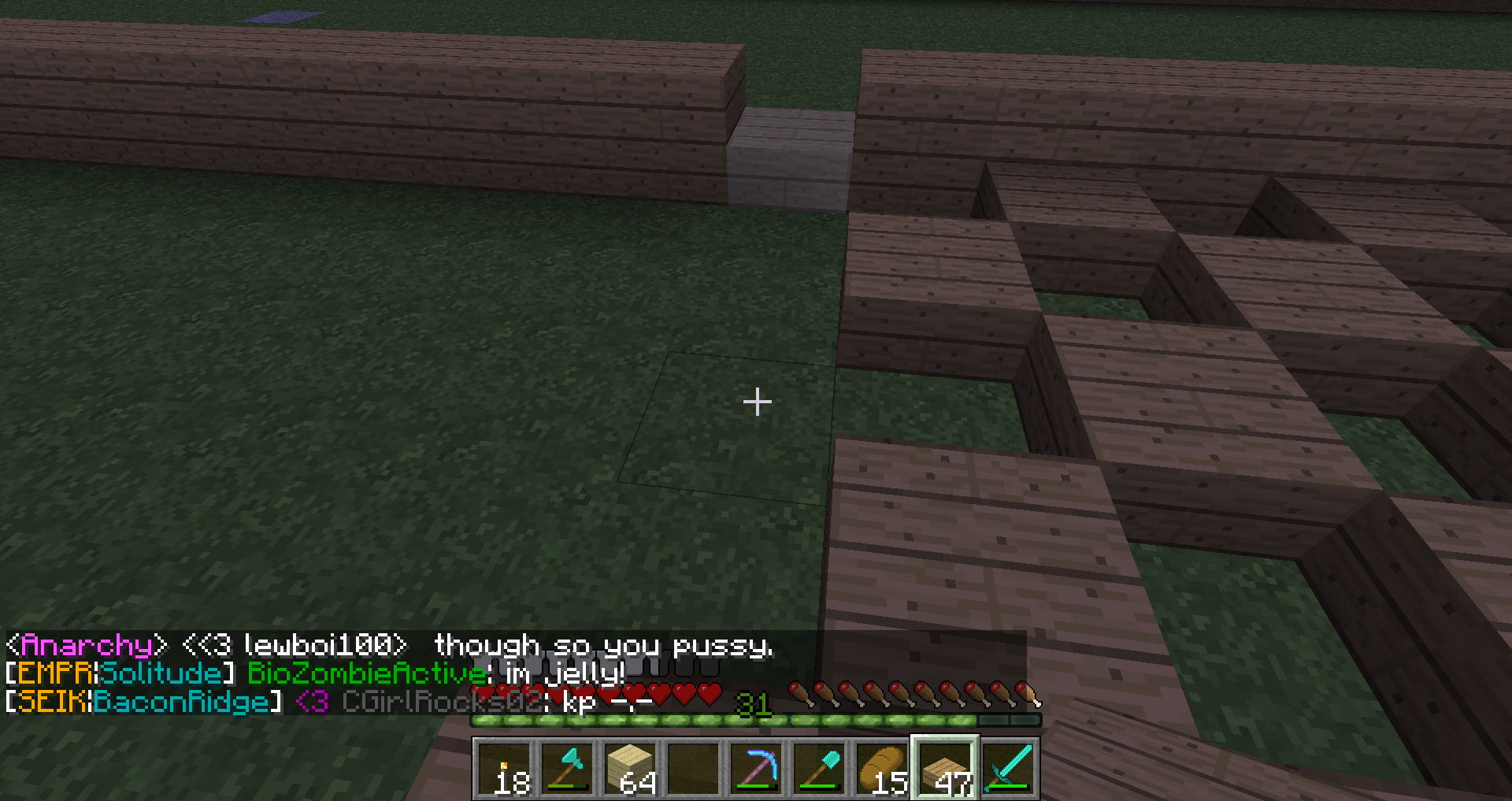This screenshot has width=1512, height=801.
Task: Click the player name BioZombieActive
Action: (362, 674)
